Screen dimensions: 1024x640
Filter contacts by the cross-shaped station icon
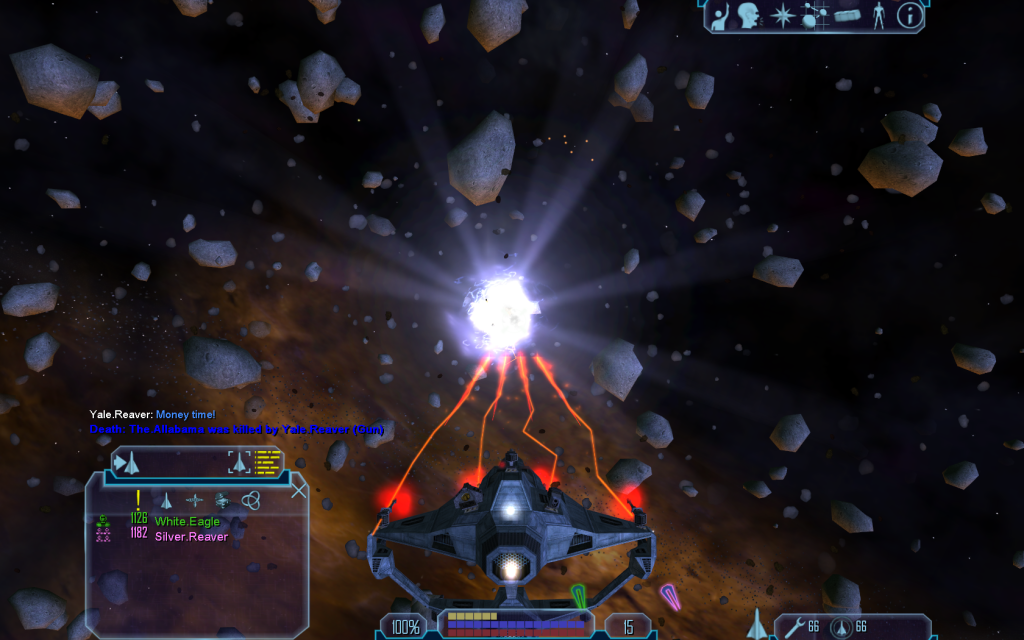[x=194, y=499]
